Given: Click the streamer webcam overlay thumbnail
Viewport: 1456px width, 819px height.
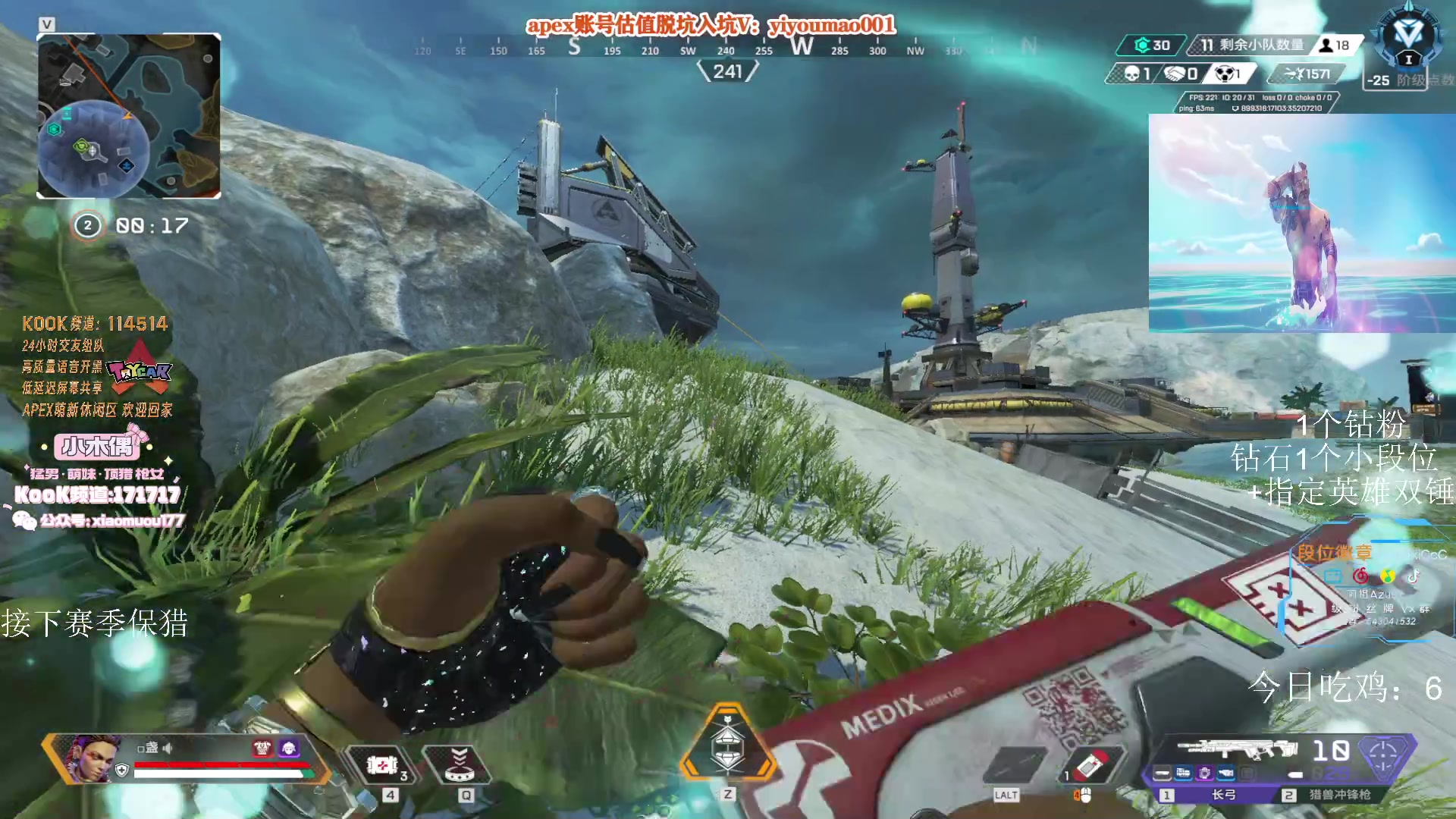Looking at the screenshot, I should click(1301, 223).
